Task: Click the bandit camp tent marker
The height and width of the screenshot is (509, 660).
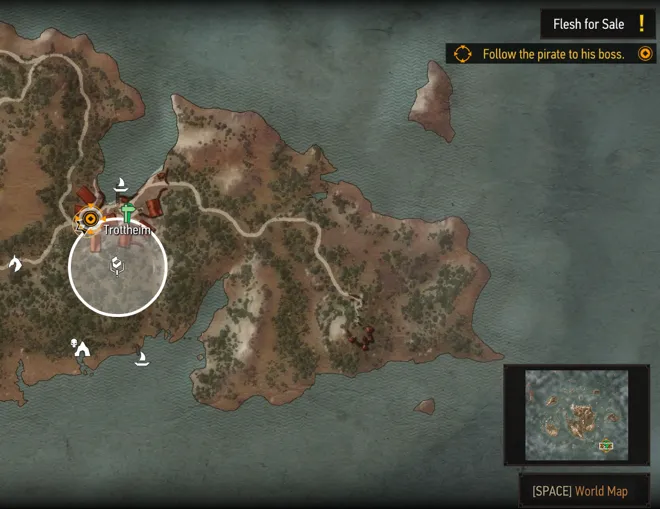Action: coord(81,348)
